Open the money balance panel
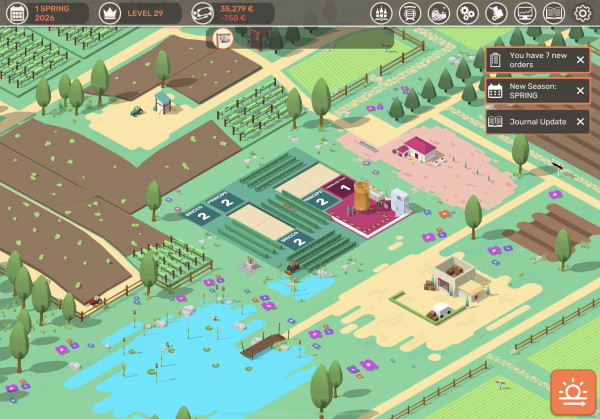 [x=230, y=13]
